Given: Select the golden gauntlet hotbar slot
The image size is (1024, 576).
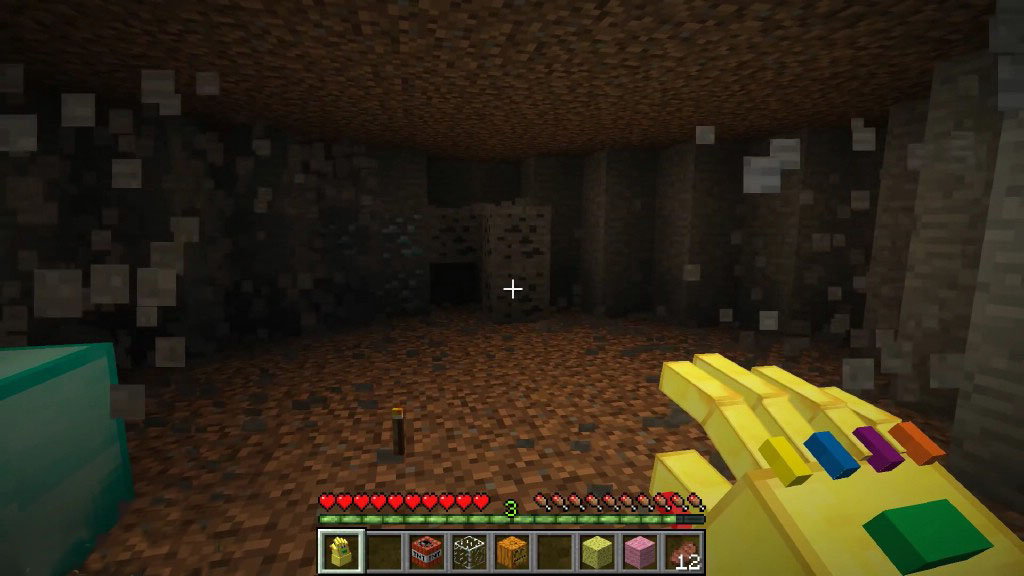Looking at the screenshot, I should tap(341, 551).
